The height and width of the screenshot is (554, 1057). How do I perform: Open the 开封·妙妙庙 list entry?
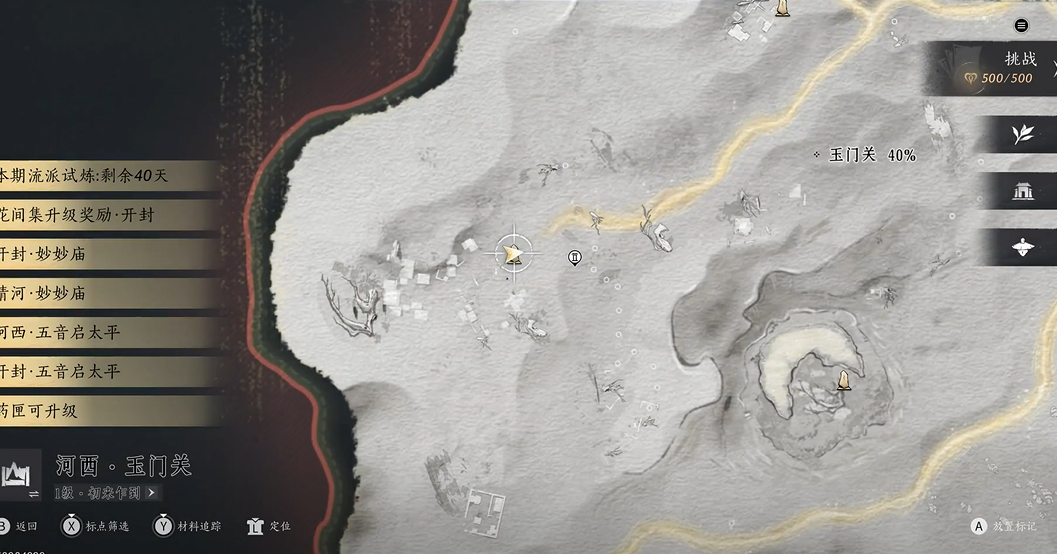100,254
